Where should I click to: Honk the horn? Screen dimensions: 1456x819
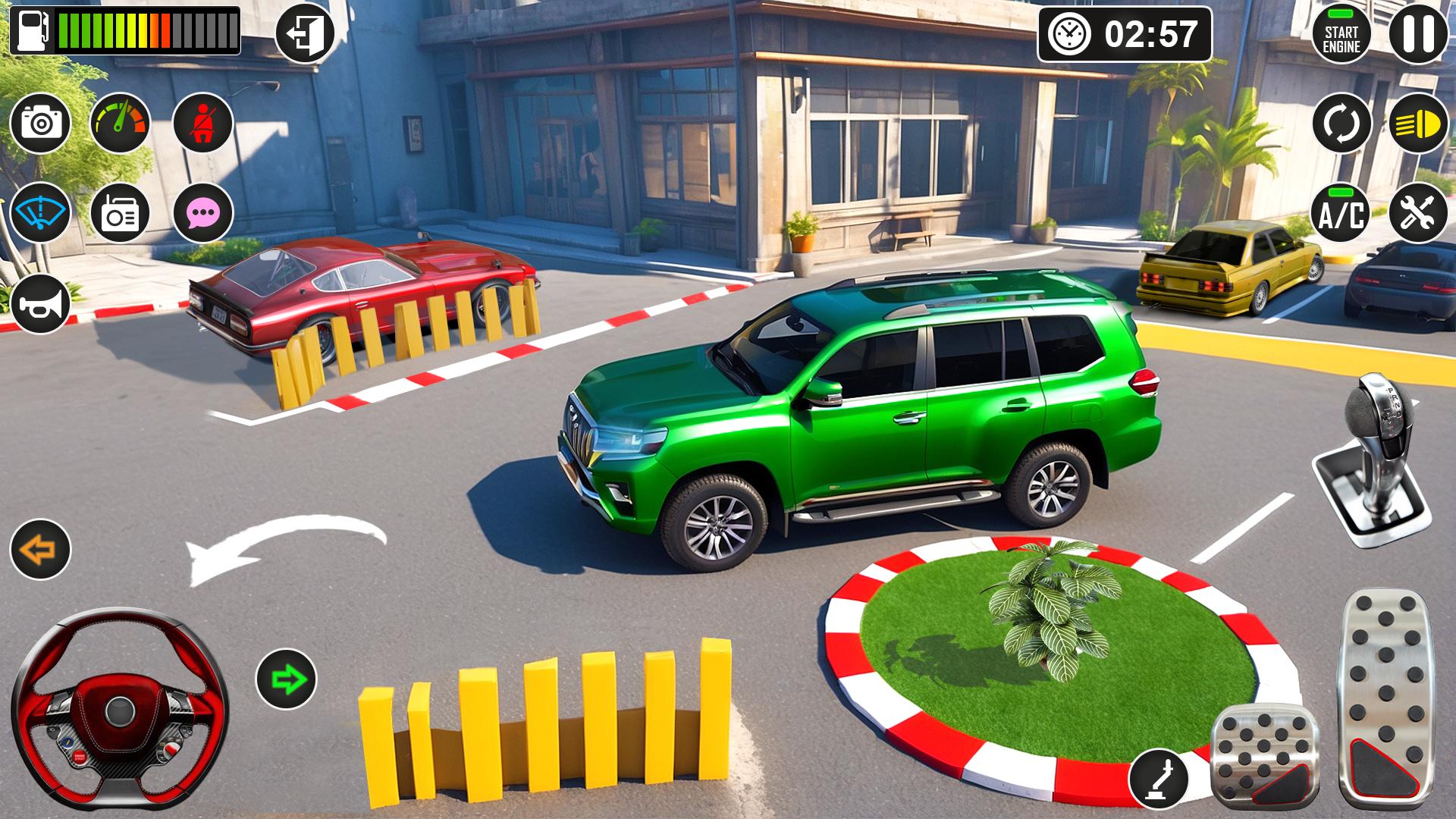click(40, 304)
